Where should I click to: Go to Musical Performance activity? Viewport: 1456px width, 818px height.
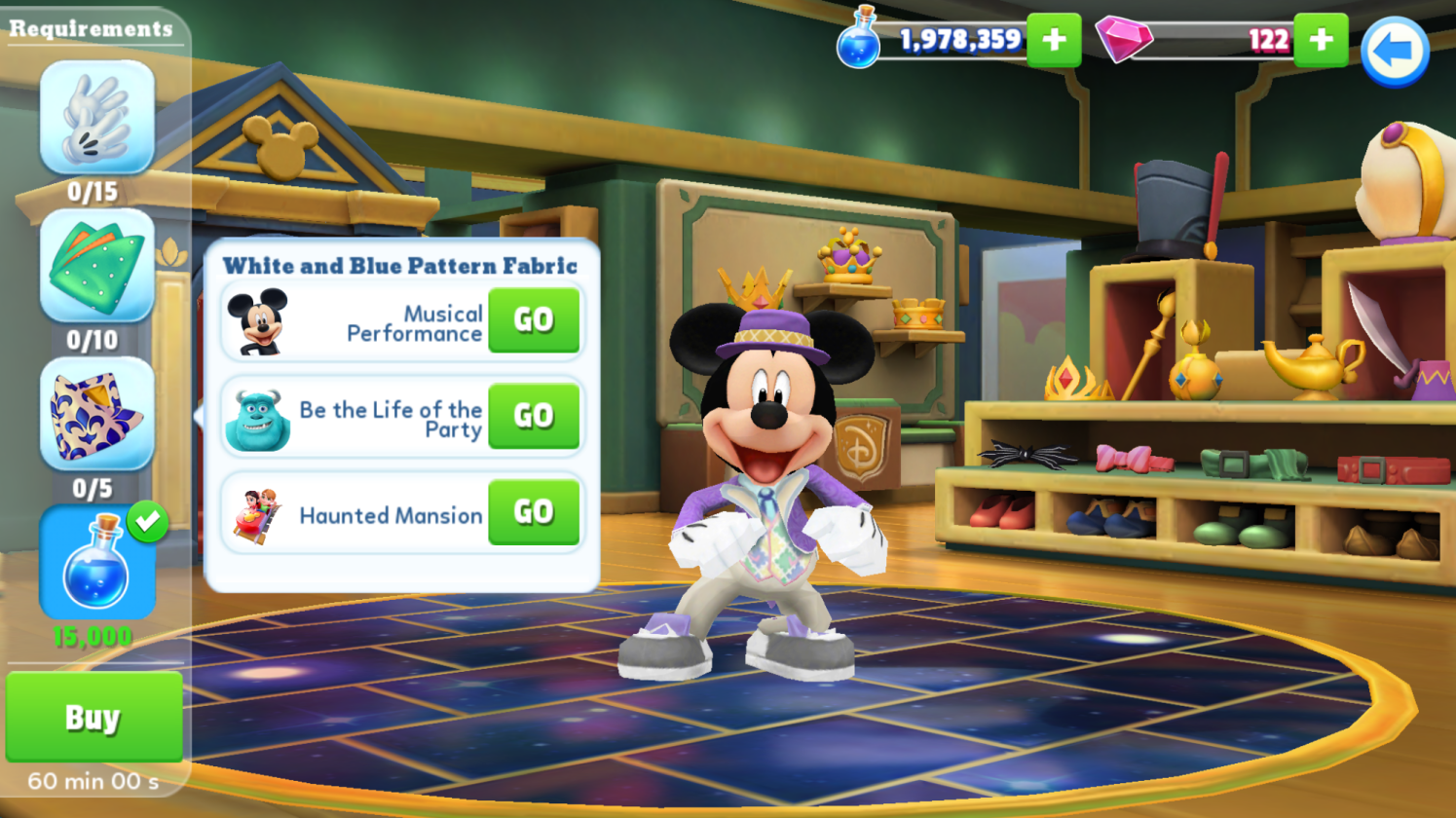click(534, 320)
